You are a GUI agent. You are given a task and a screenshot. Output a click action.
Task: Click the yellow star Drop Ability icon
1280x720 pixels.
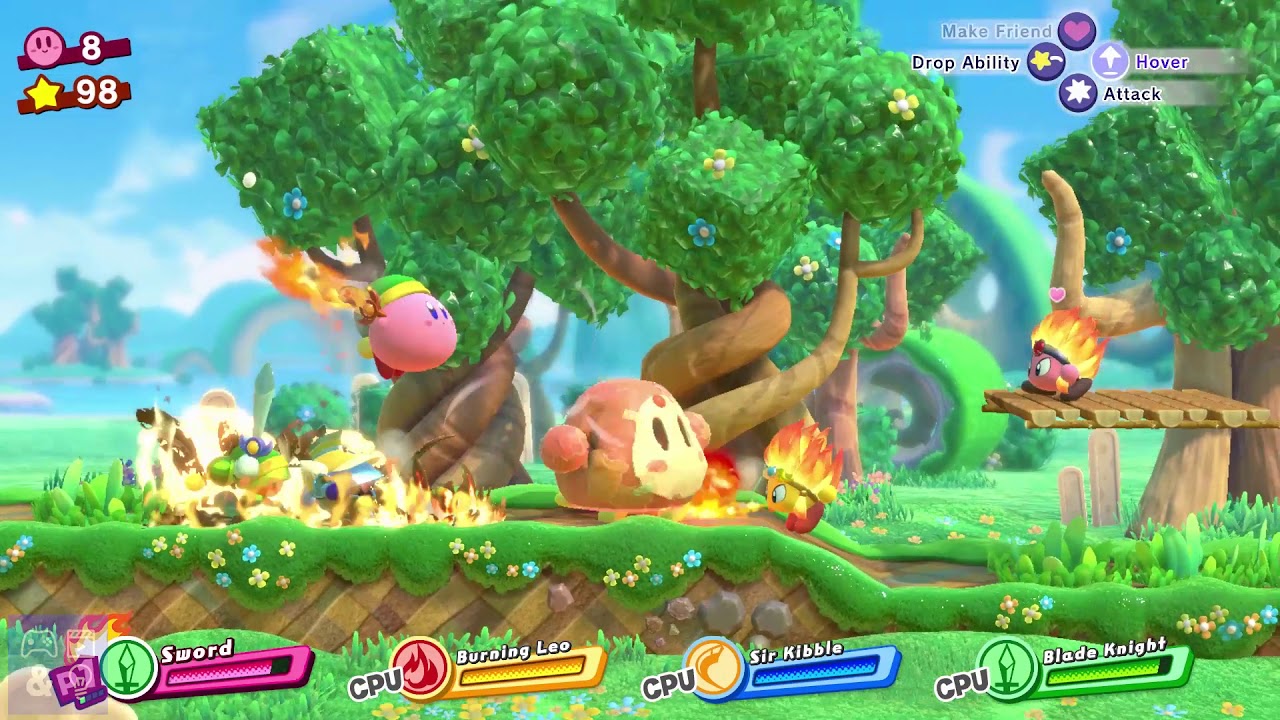click(1044, 62)
